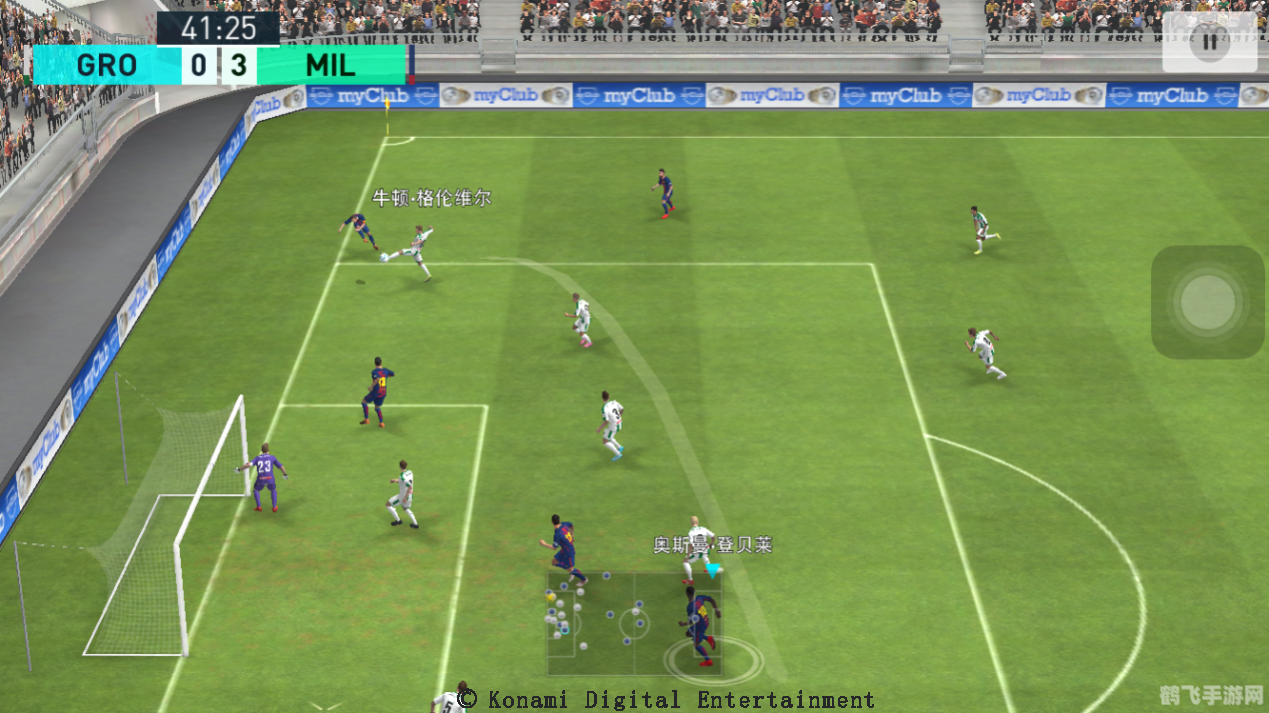Click the pitch radar minimap
Image resolution: width=1269 pixels, height=713 pixels.
click(620, 623)
